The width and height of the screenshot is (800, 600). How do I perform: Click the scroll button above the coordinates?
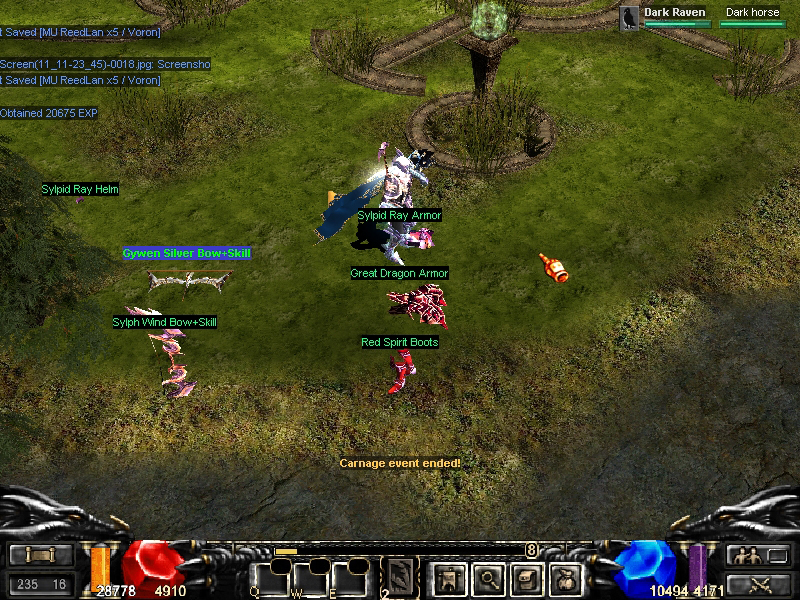[x=41, y=556]
